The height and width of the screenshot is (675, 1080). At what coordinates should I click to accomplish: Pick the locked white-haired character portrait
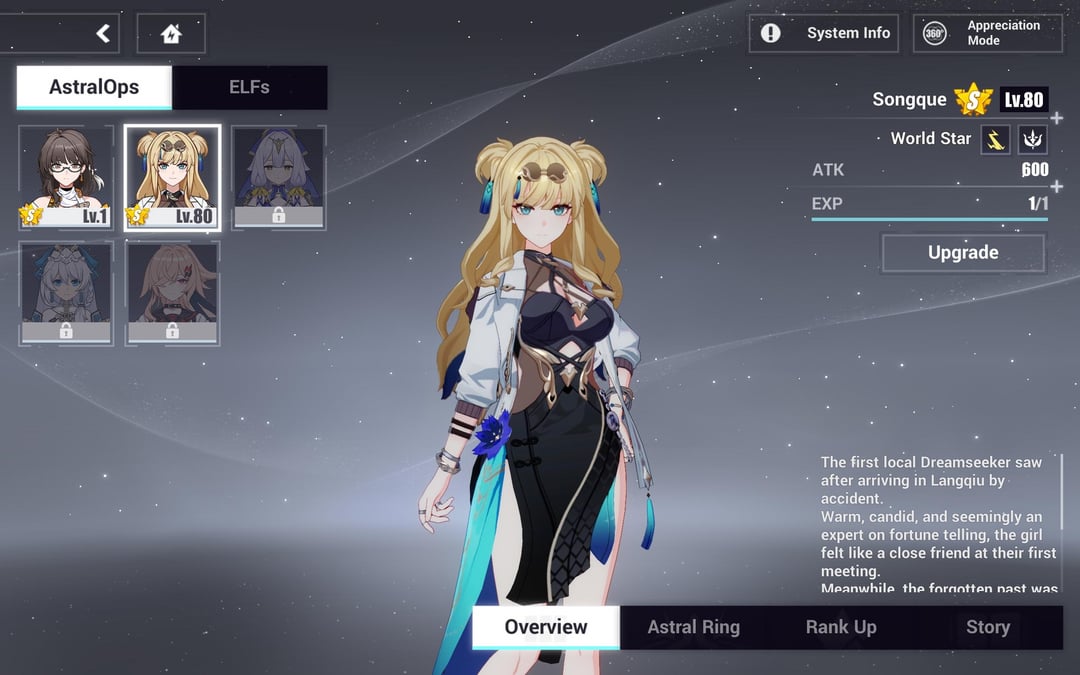(65, 293)
